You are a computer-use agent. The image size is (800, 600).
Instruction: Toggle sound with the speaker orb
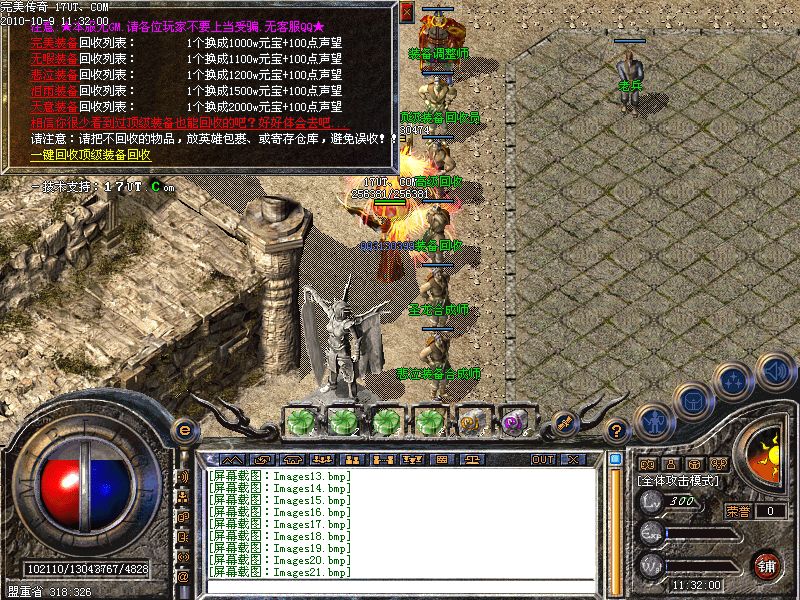[x=775, y=370]
